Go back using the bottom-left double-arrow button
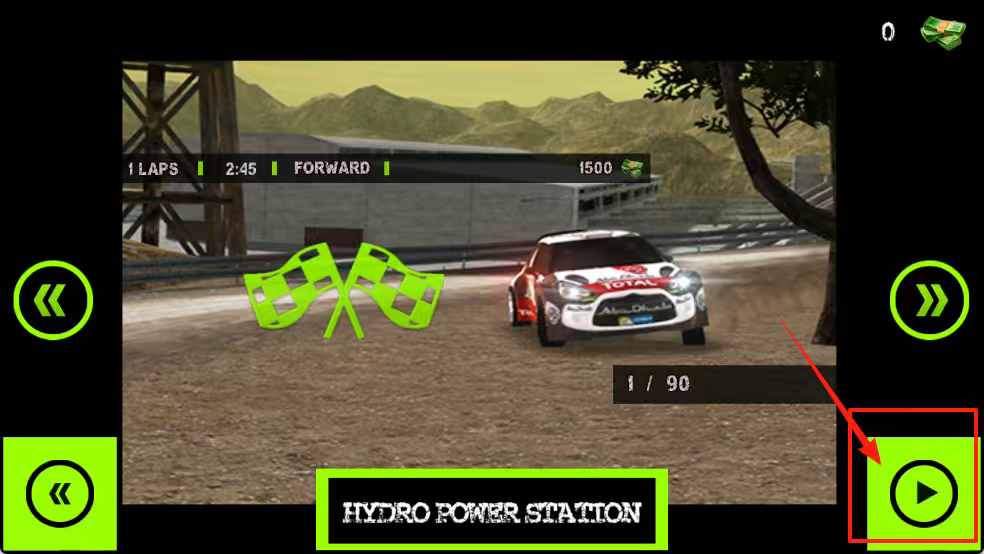The width and height of the screenshot is (984, 554). (59, 493)
